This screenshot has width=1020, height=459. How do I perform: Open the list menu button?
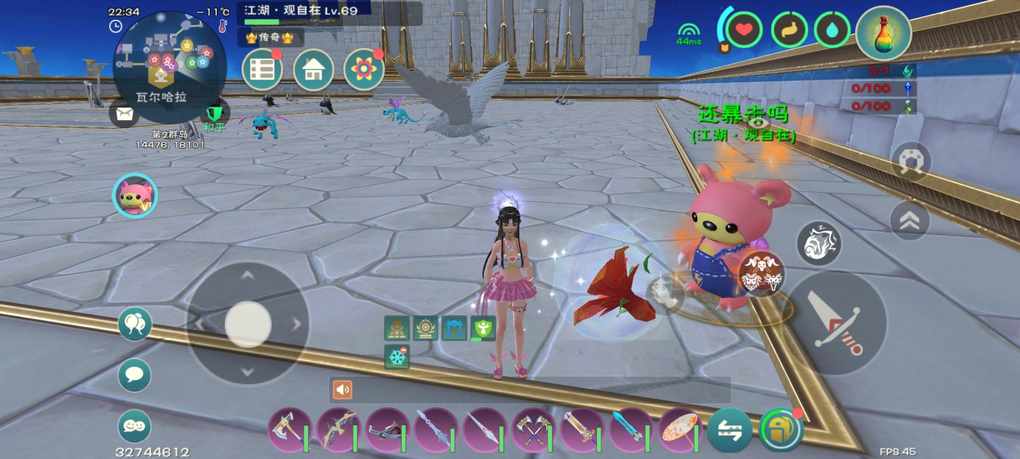[x=262, y=70]
